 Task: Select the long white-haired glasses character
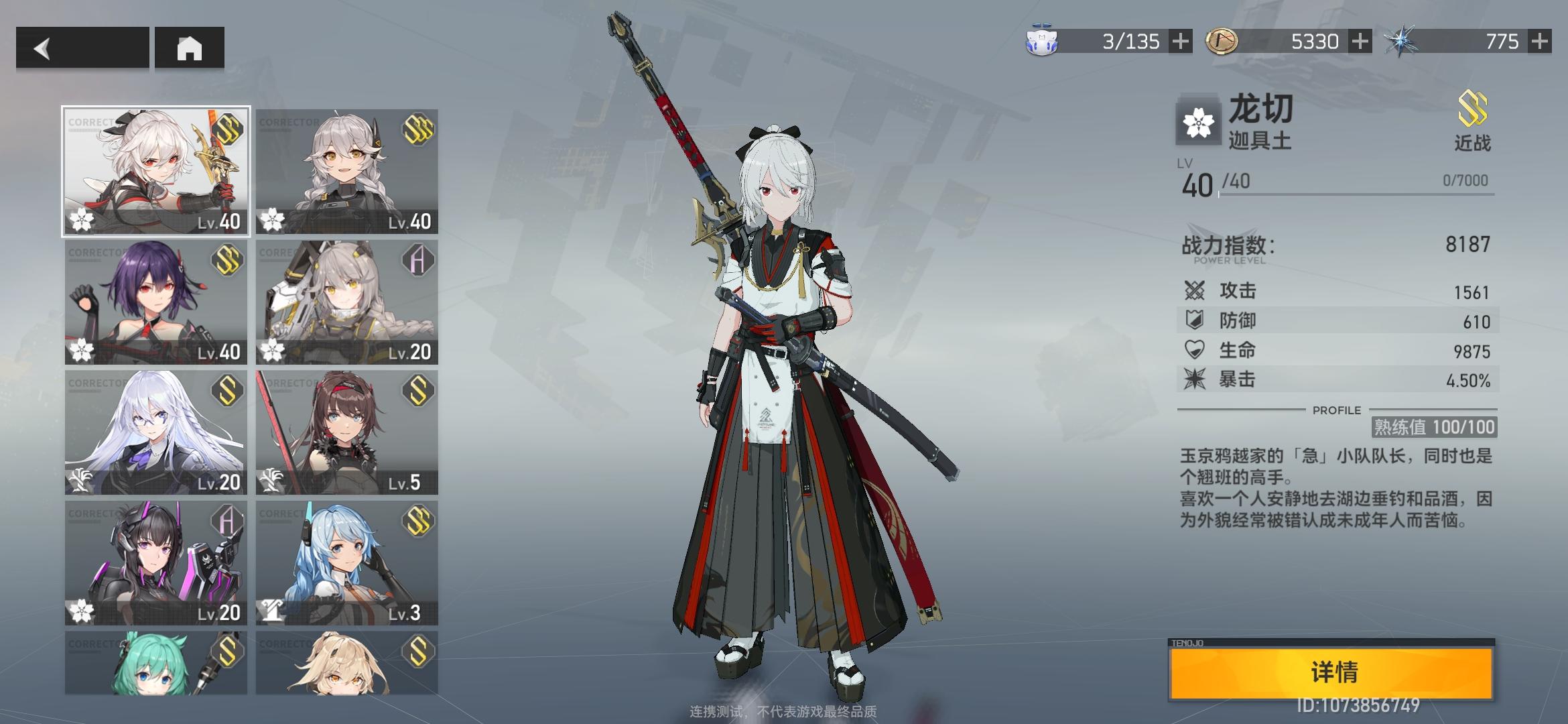(x=156, y=432)
